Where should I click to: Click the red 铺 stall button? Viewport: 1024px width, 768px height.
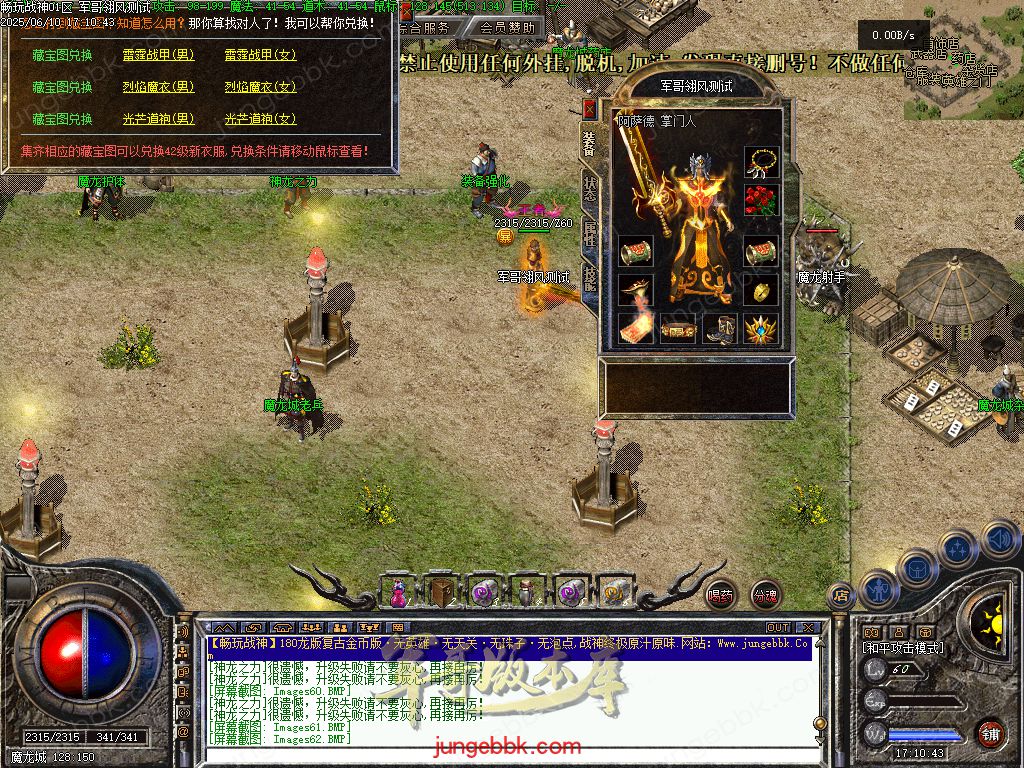pyautogui.click(x=990, y=734)
